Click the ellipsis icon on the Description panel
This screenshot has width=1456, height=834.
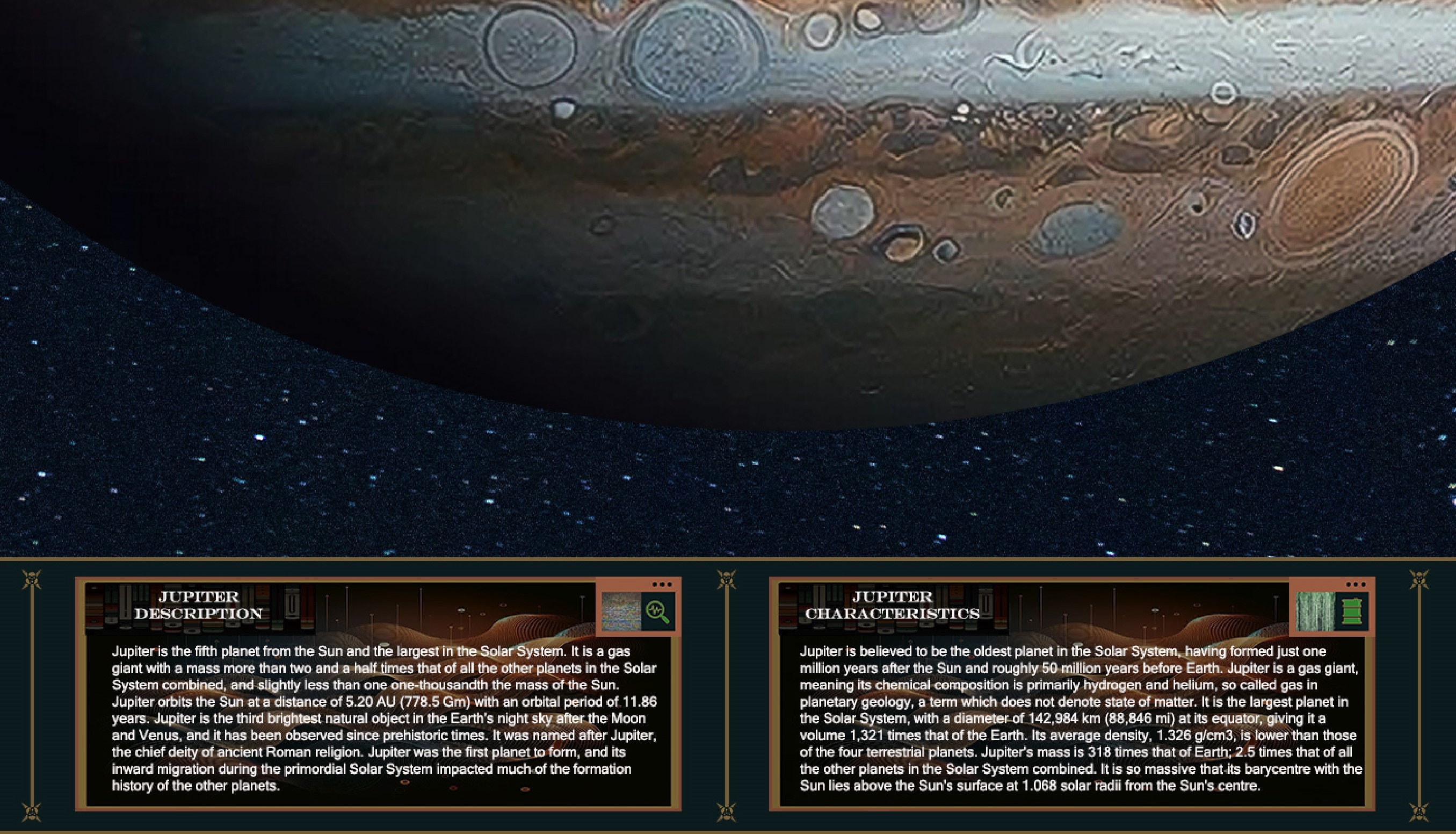pyautogui.click(x=662, y=585)
